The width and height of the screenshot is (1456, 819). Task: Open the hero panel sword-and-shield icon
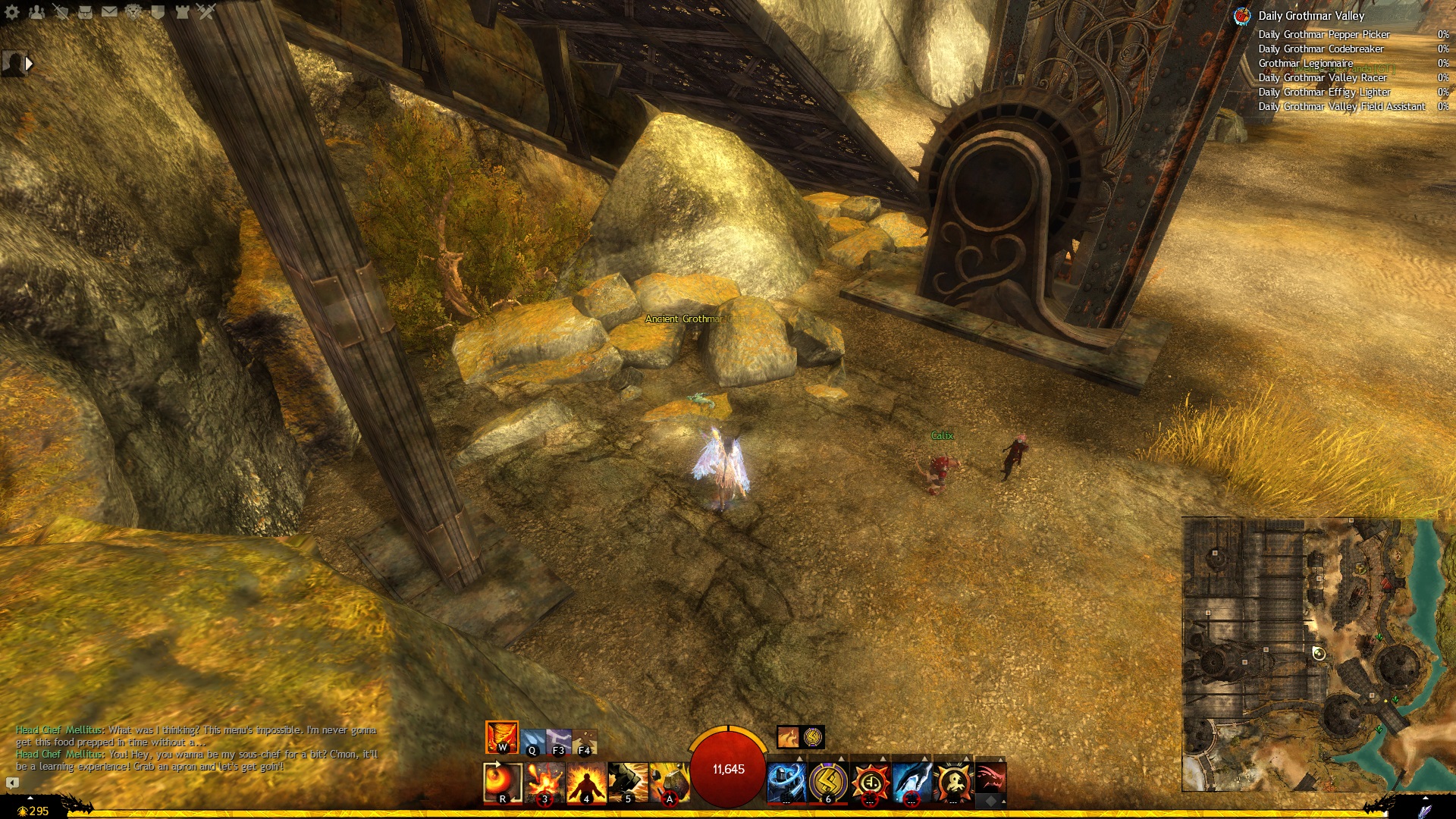pos(61,11)
